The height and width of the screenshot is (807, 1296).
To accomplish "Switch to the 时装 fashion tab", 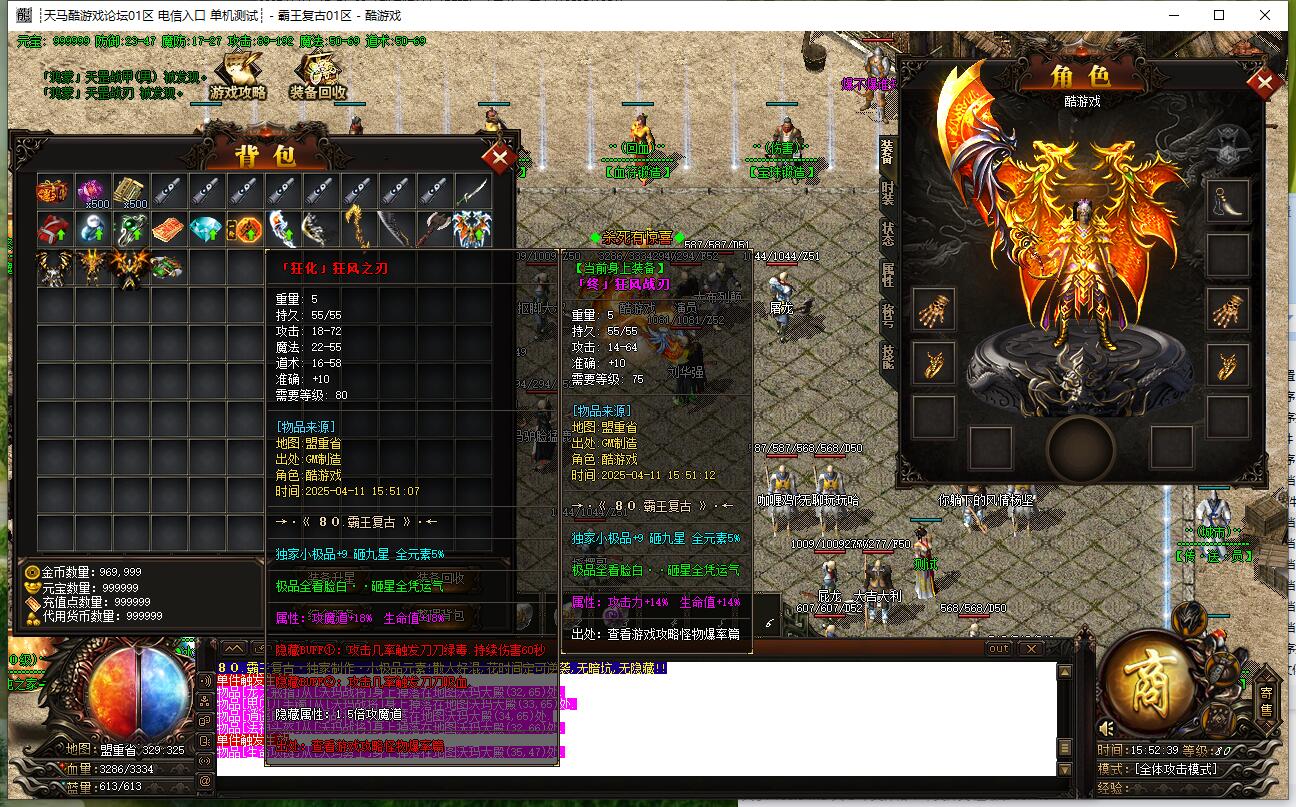I will click(888, 192).
